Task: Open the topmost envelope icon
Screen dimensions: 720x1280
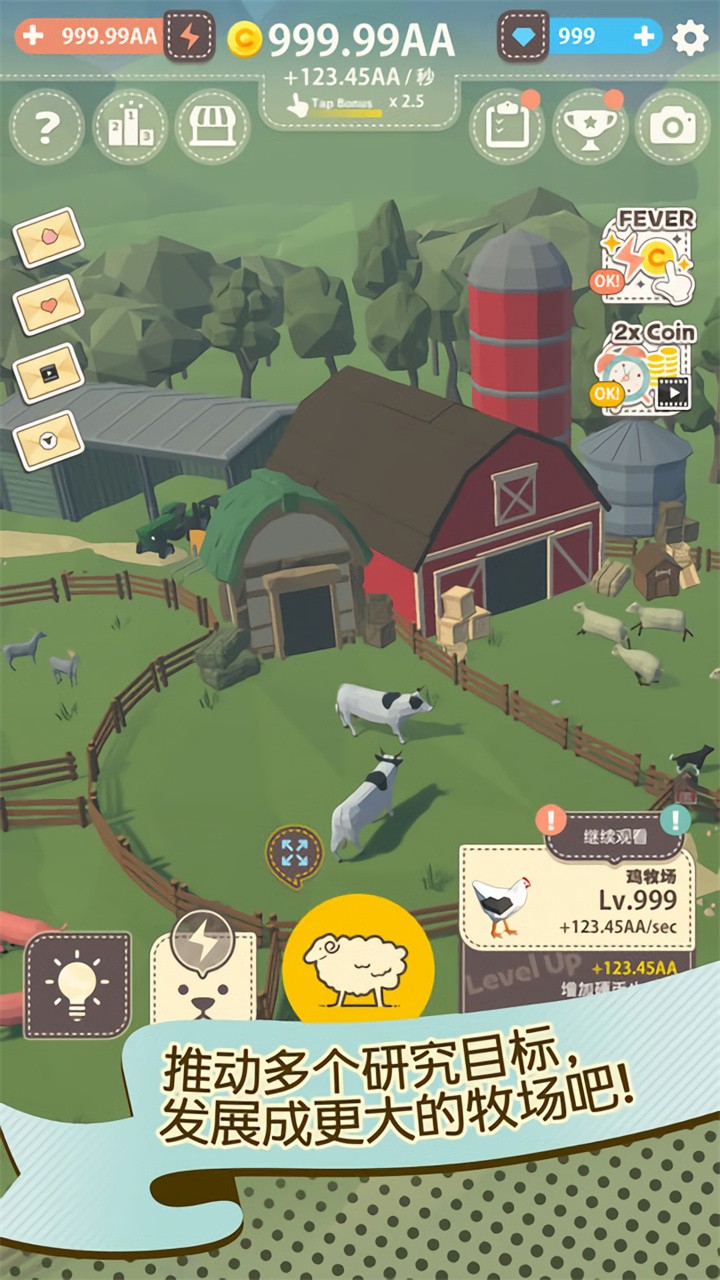Action: pyautogui.click(x=48, y=237)
